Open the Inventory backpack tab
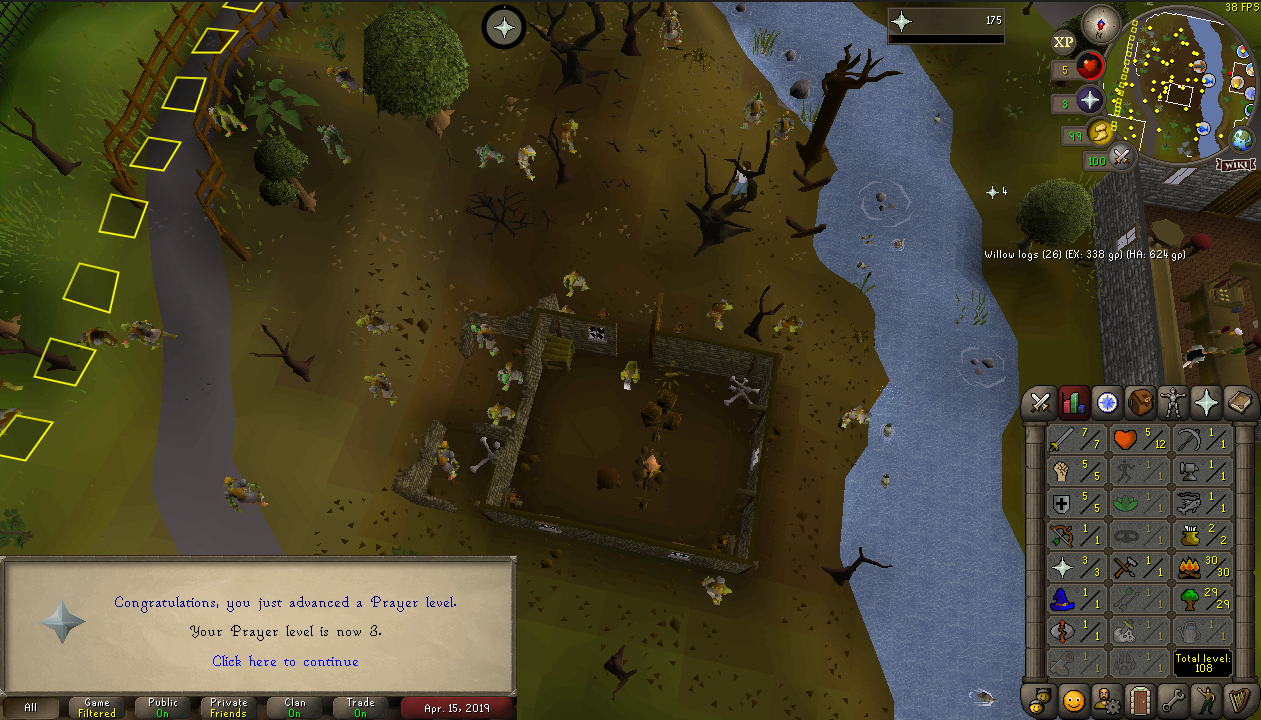Image resolution: width=1261 pixels, height=720 pixels. pos(1141,403)
